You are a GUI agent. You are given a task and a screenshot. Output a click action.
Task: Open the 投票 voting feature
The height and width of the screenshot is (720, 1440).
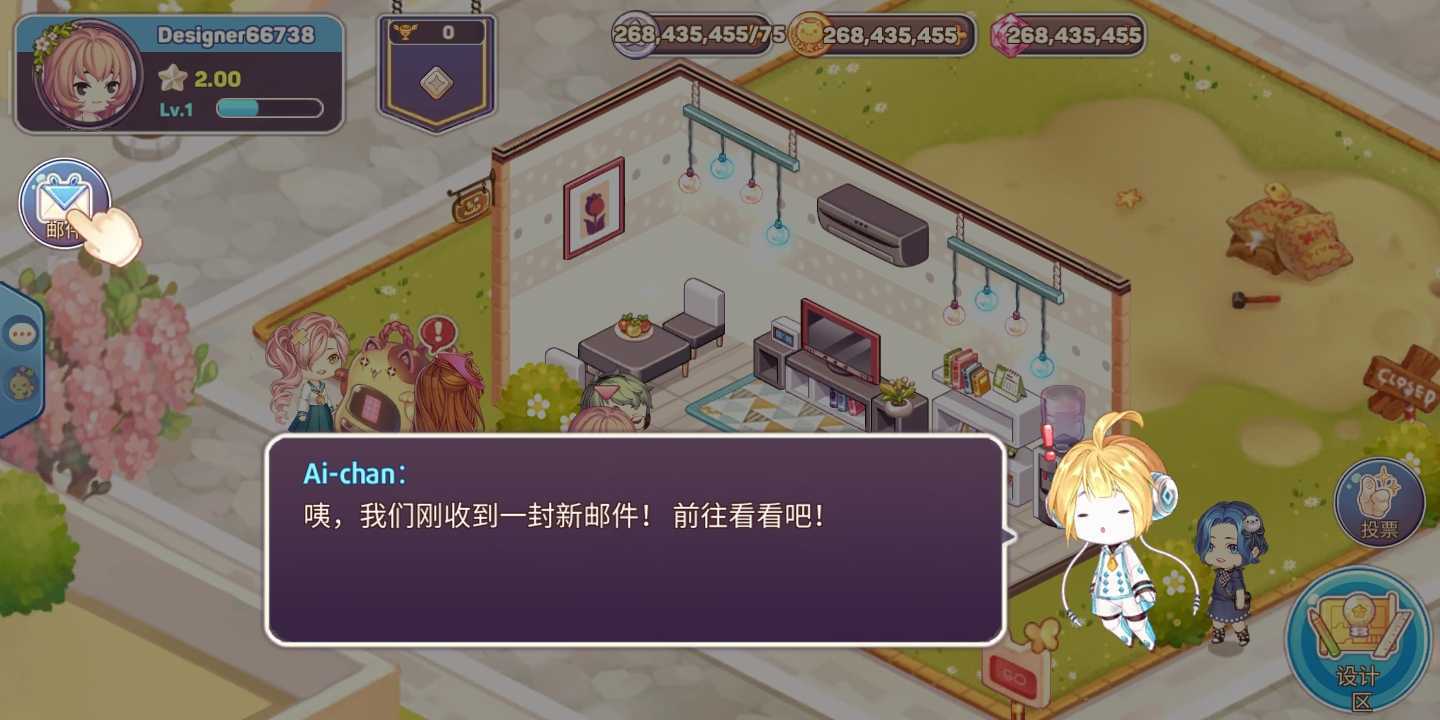[x=1380, y=498]
